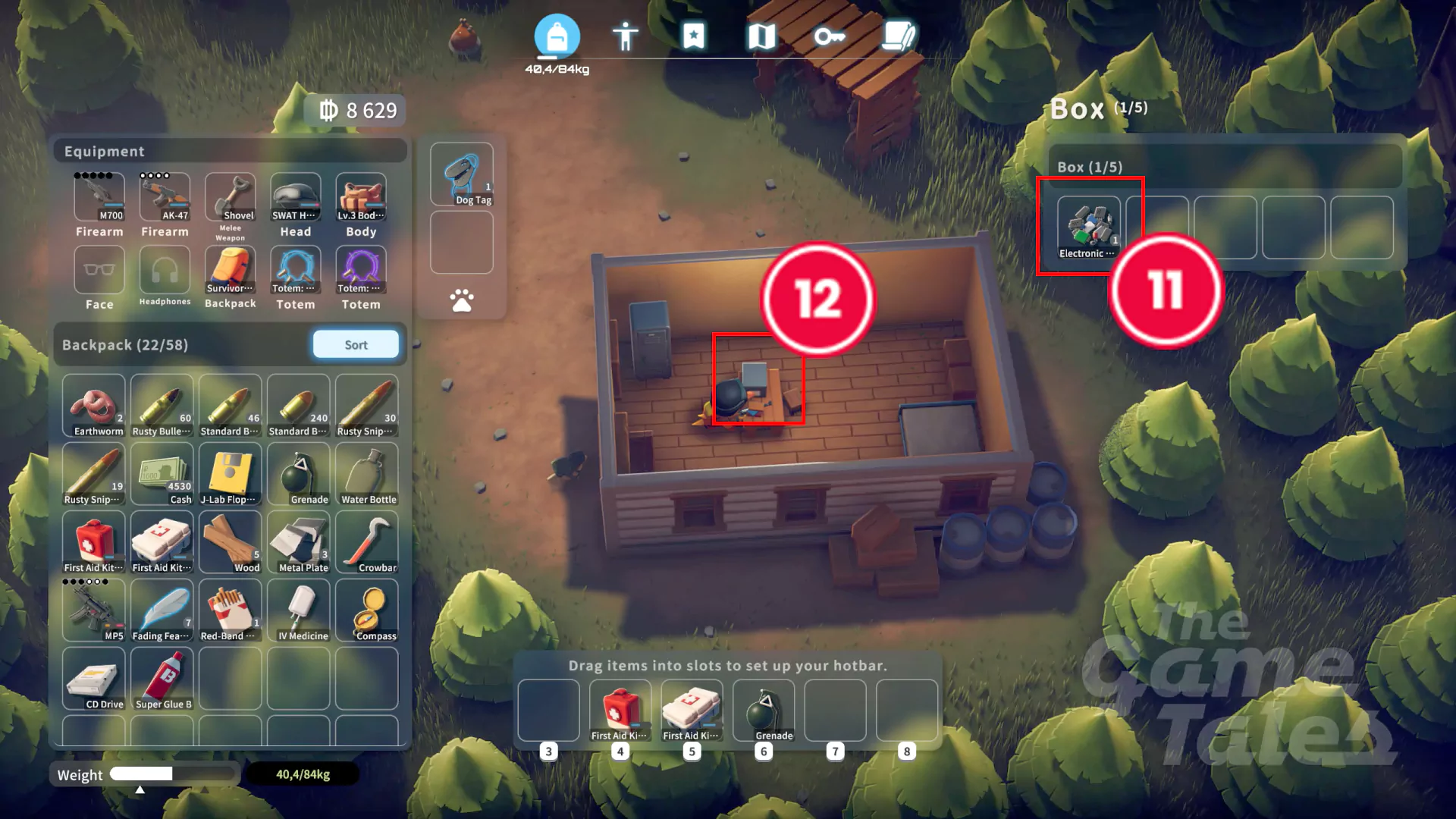Open the keys tab
Image resolution: width=1456 pixels, height=819 pixels.
point(829,36)
